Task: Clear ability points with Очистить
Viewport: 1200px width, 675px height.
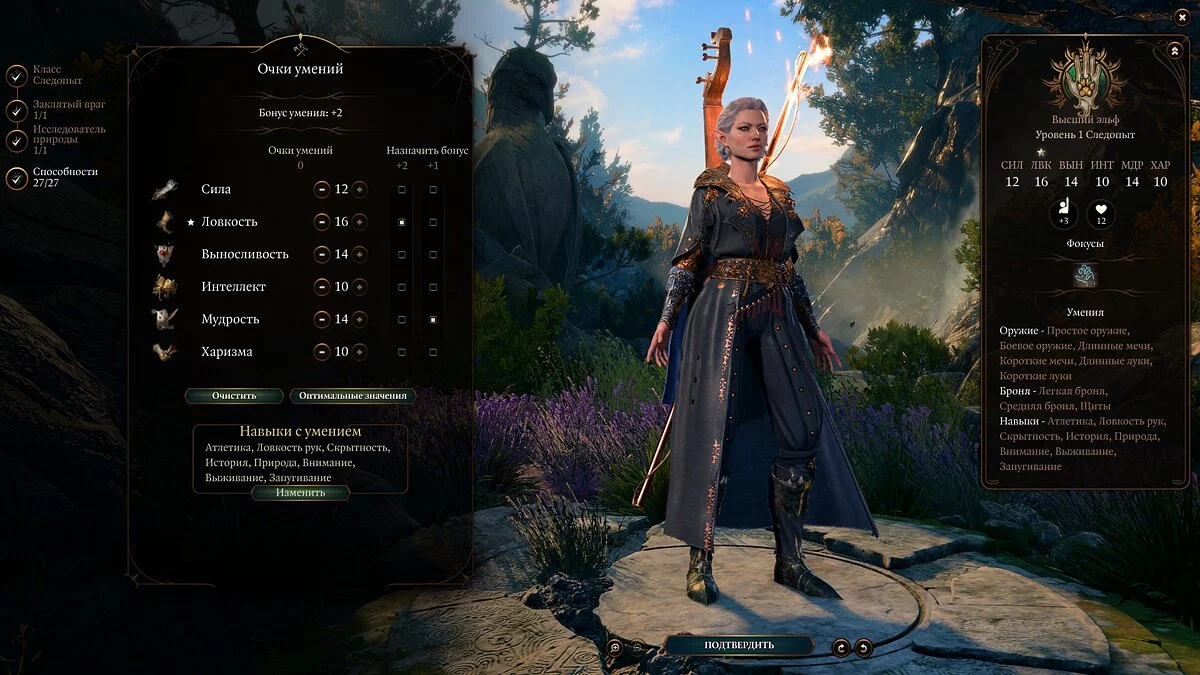Action: coord(233,395)
